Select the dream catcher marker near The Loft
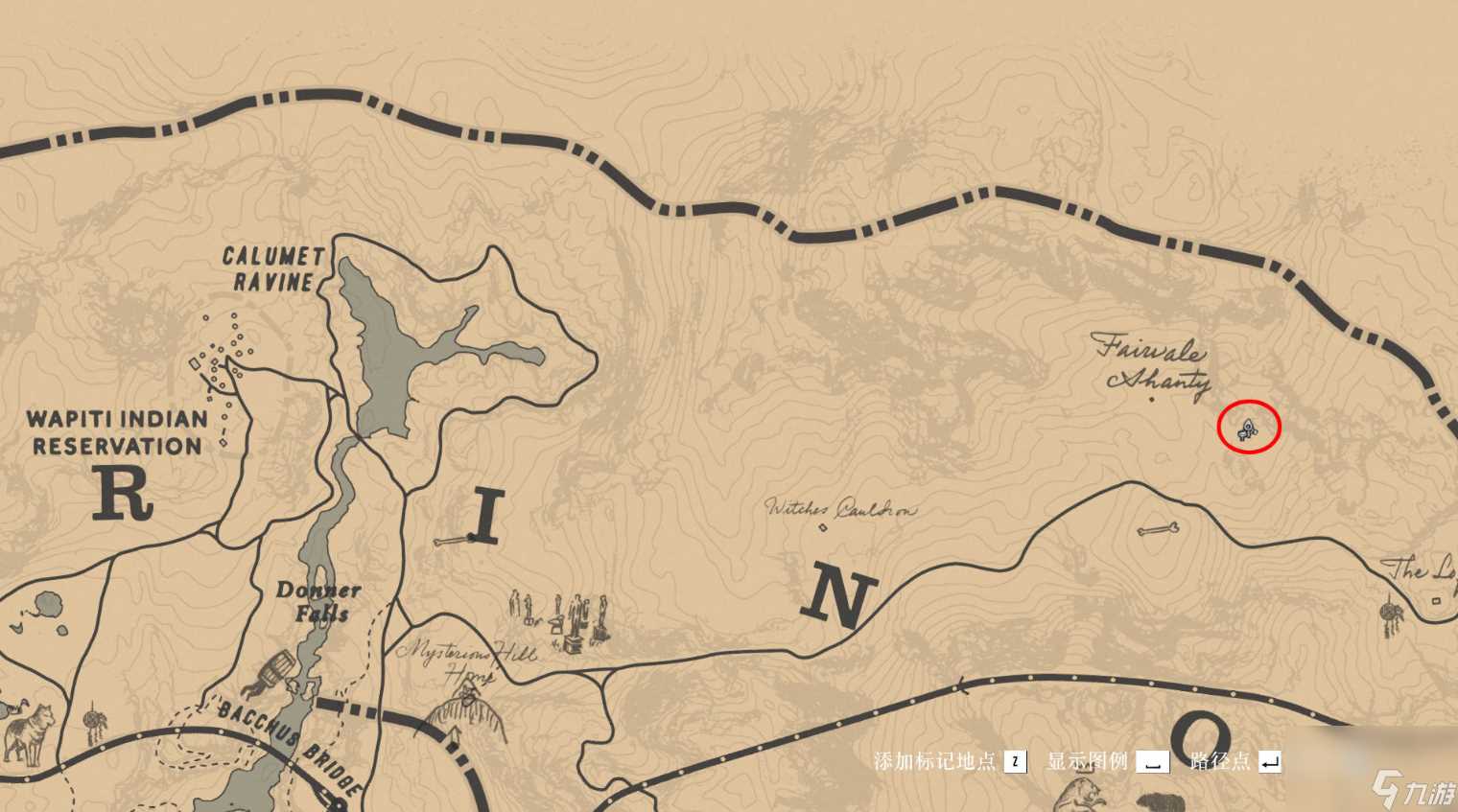 click(x=1388, y=614)
